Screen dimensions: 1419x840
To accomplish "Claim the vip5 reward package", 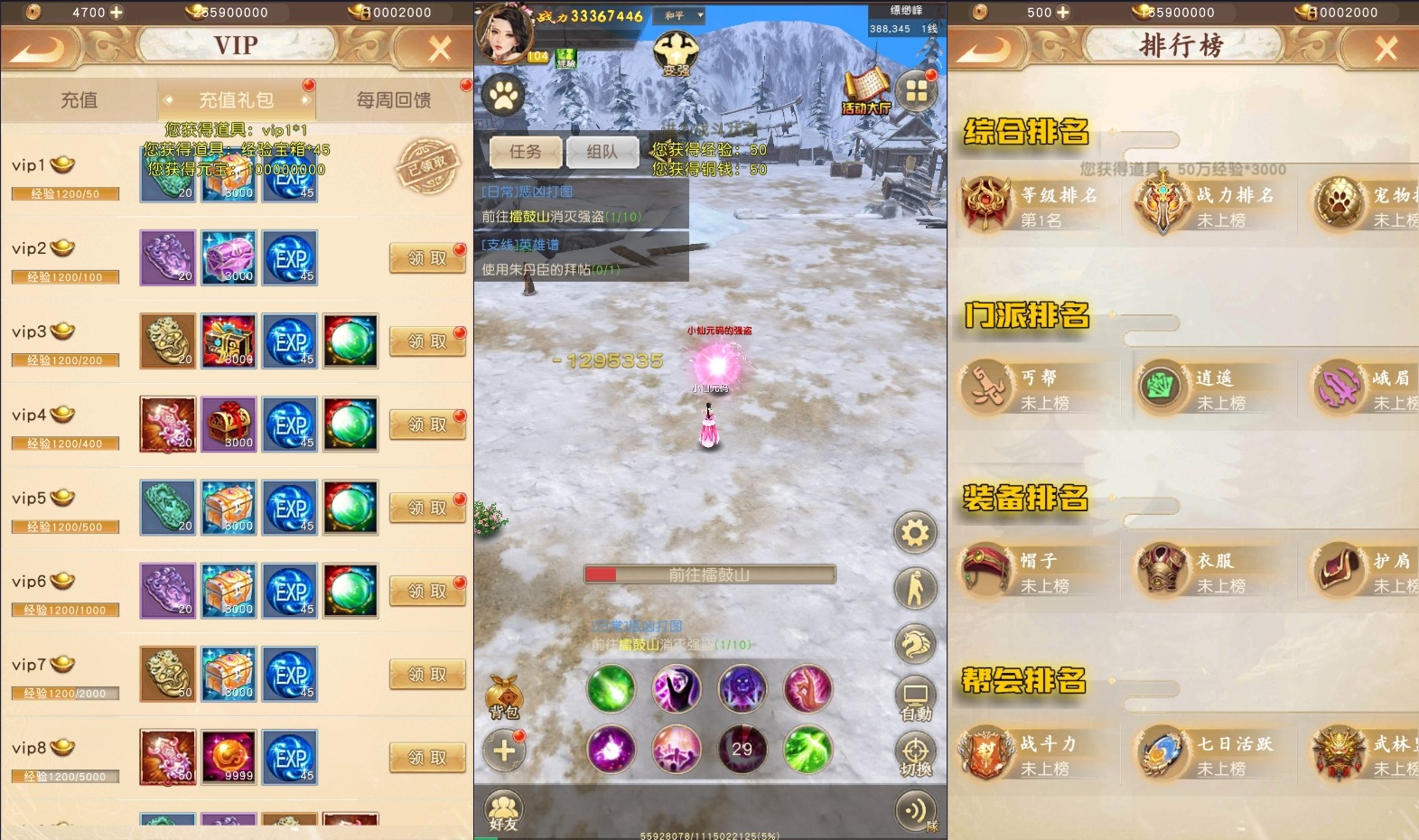I will click(427, 509).
